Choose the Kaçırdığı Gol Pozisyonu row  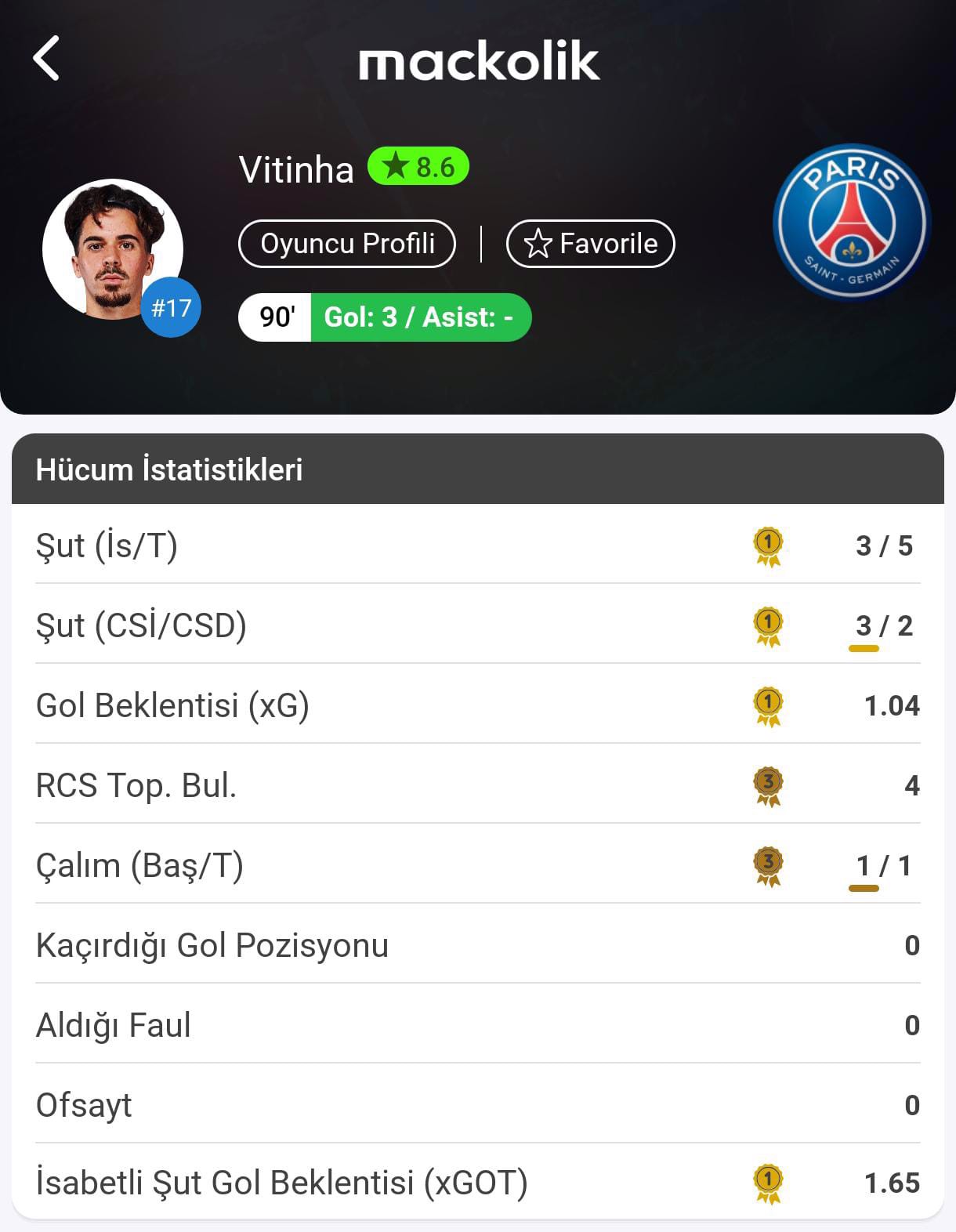tap(477, 944)
